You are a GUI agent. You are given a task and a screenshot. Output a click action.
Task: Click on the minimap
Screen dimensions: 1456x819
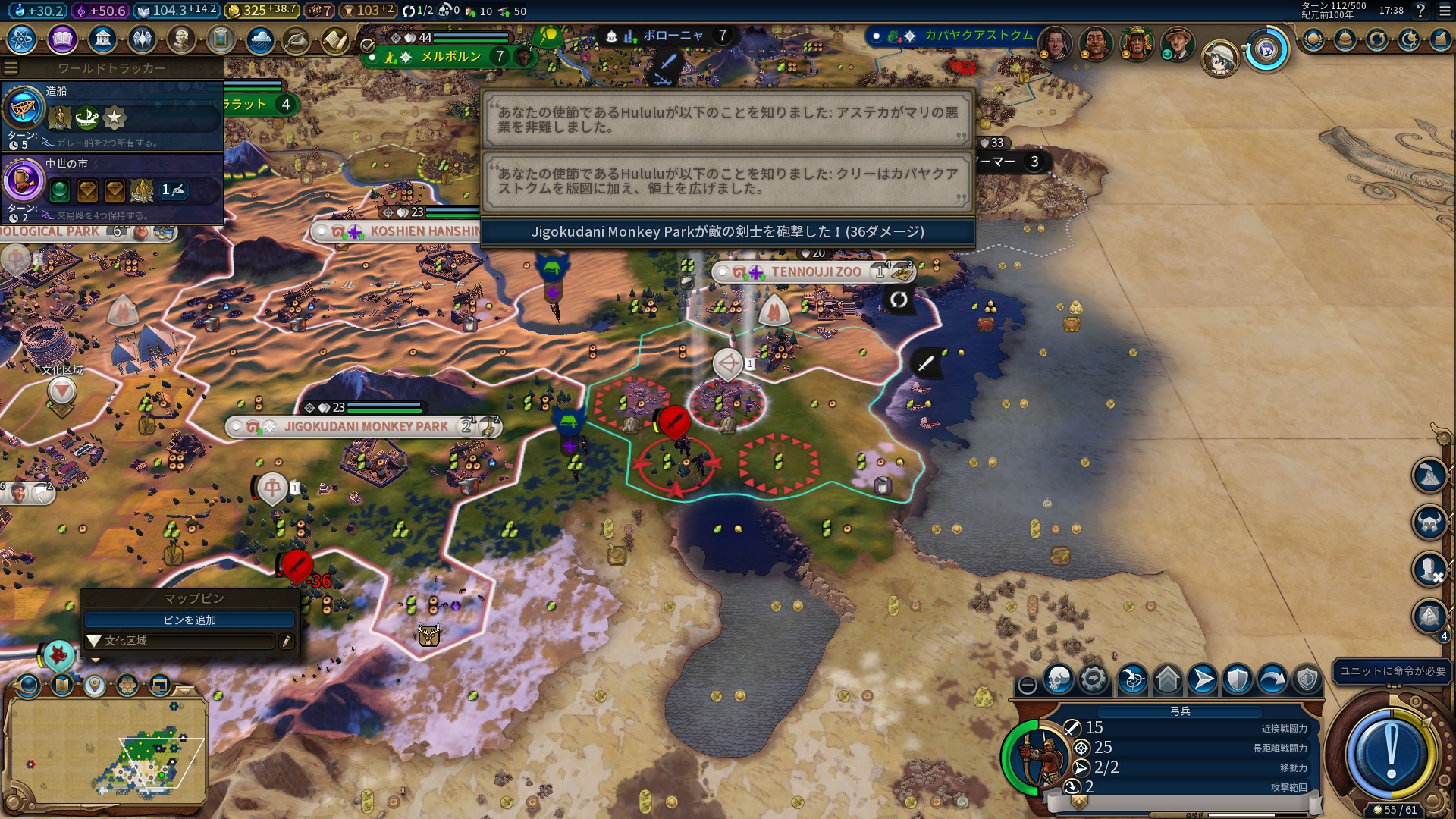click(x=106, y=751)
